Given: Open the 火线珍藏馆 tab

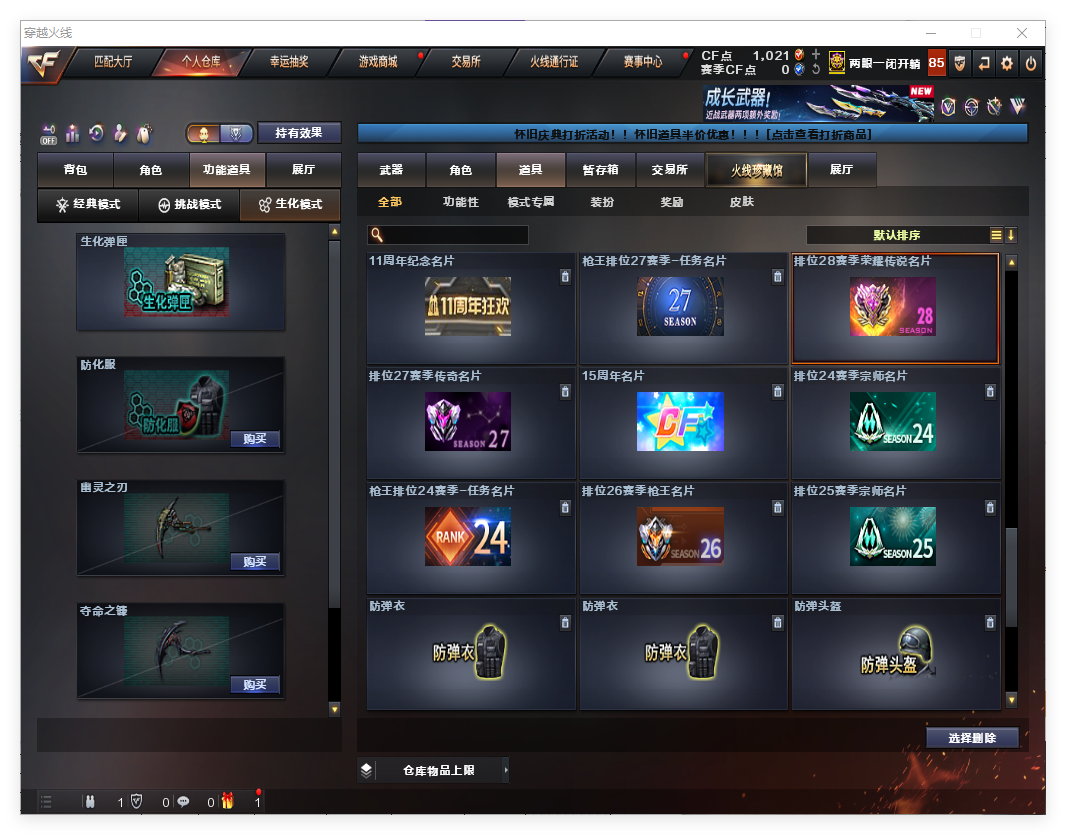Looking at the screenshot, I should [x=756, y=171].
